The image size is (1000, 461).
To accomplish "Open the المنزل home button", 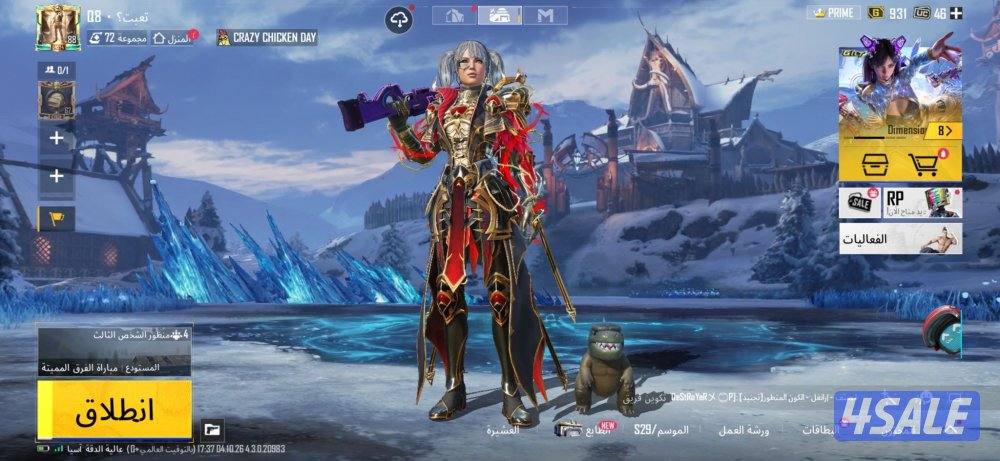I will click(174, 38).
